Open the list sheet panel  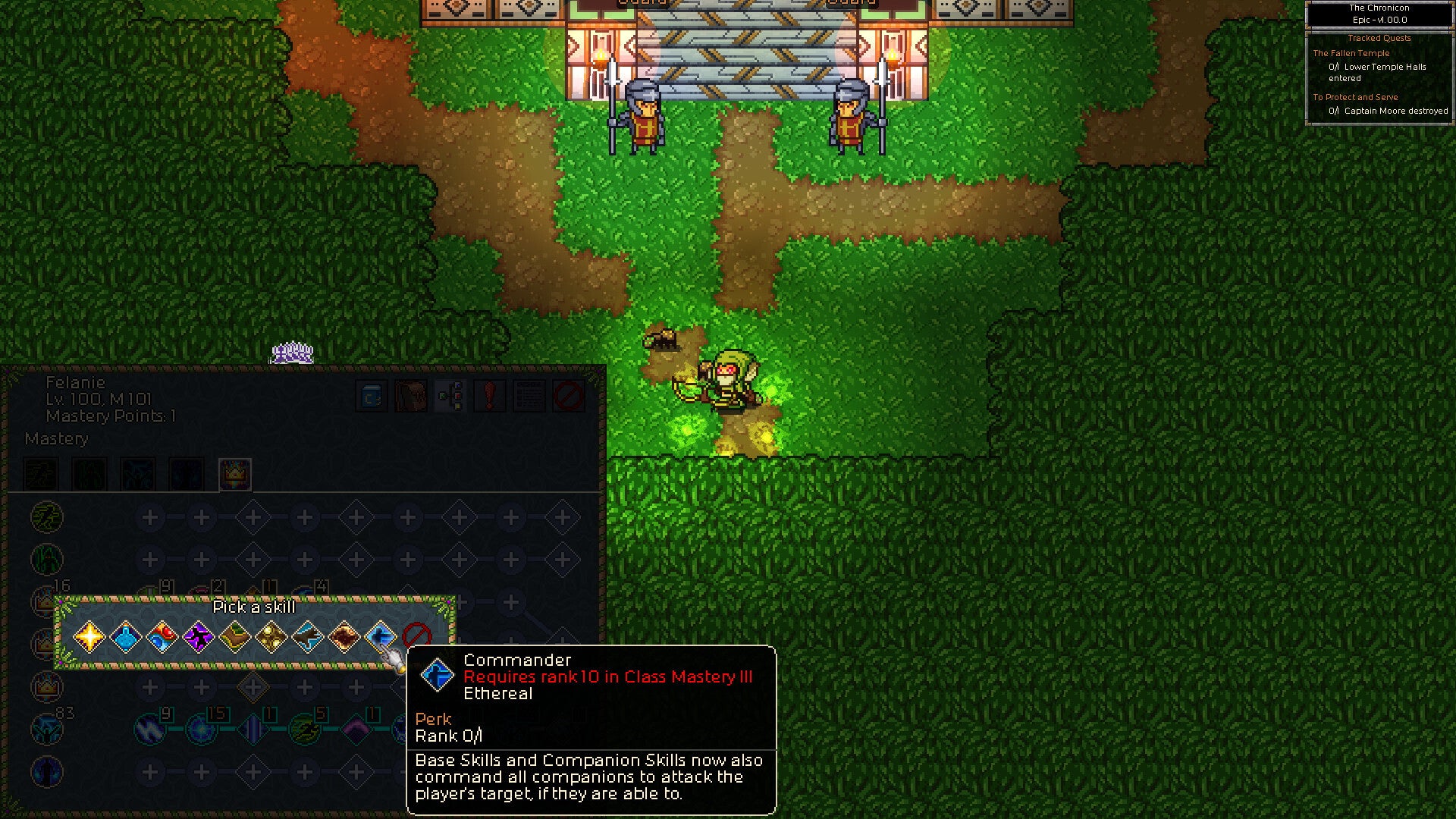[x=529, y=396]
